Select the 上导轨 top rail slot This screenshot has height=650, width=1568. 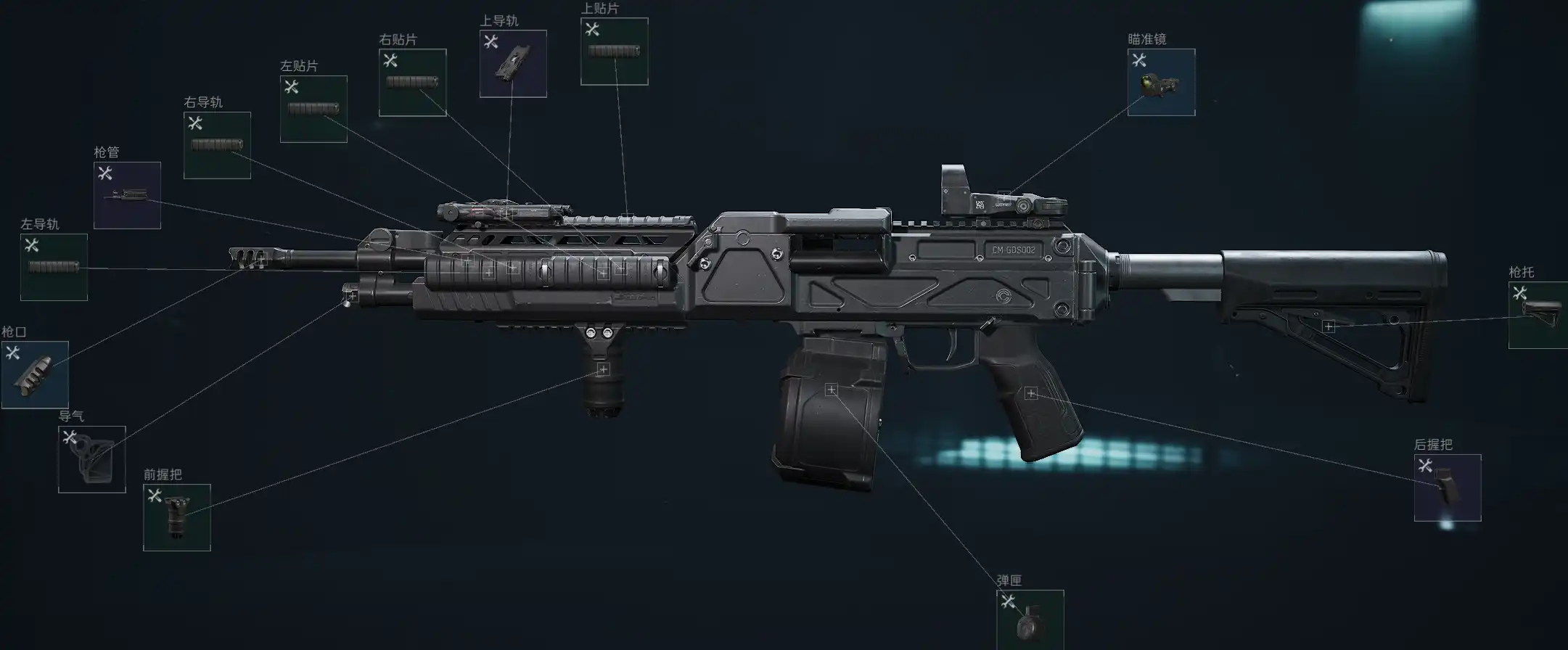513,64
